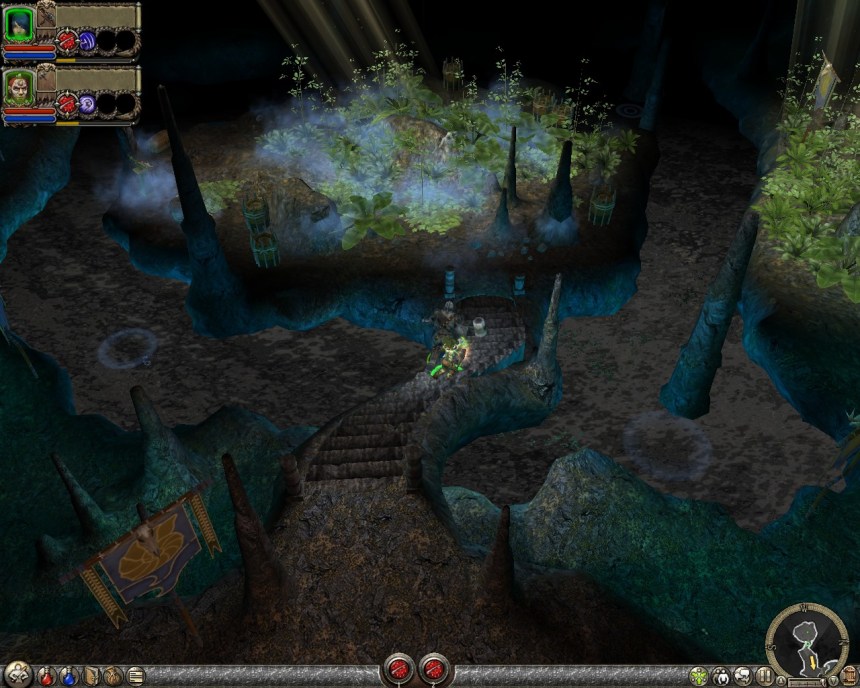Click the top character's crossbow weapon slot
This screenshot has width=860, height=688.
47,16
